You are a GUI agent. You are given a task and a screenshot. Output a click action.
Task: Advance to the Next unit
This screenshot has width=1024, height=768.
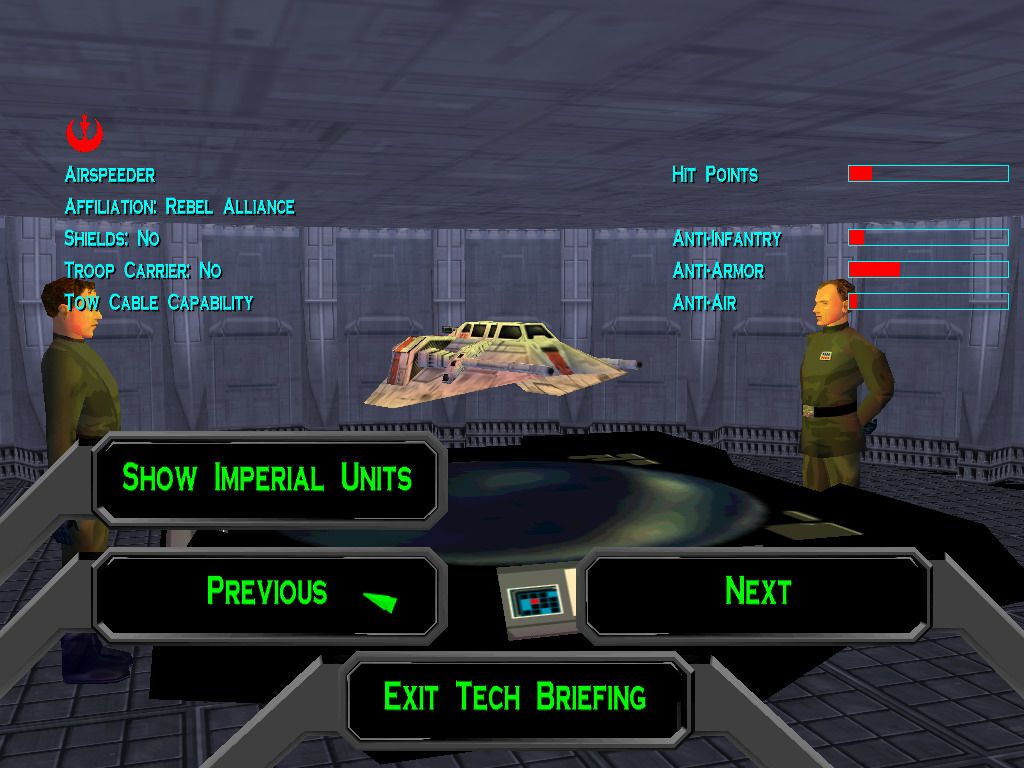point(757,591)
